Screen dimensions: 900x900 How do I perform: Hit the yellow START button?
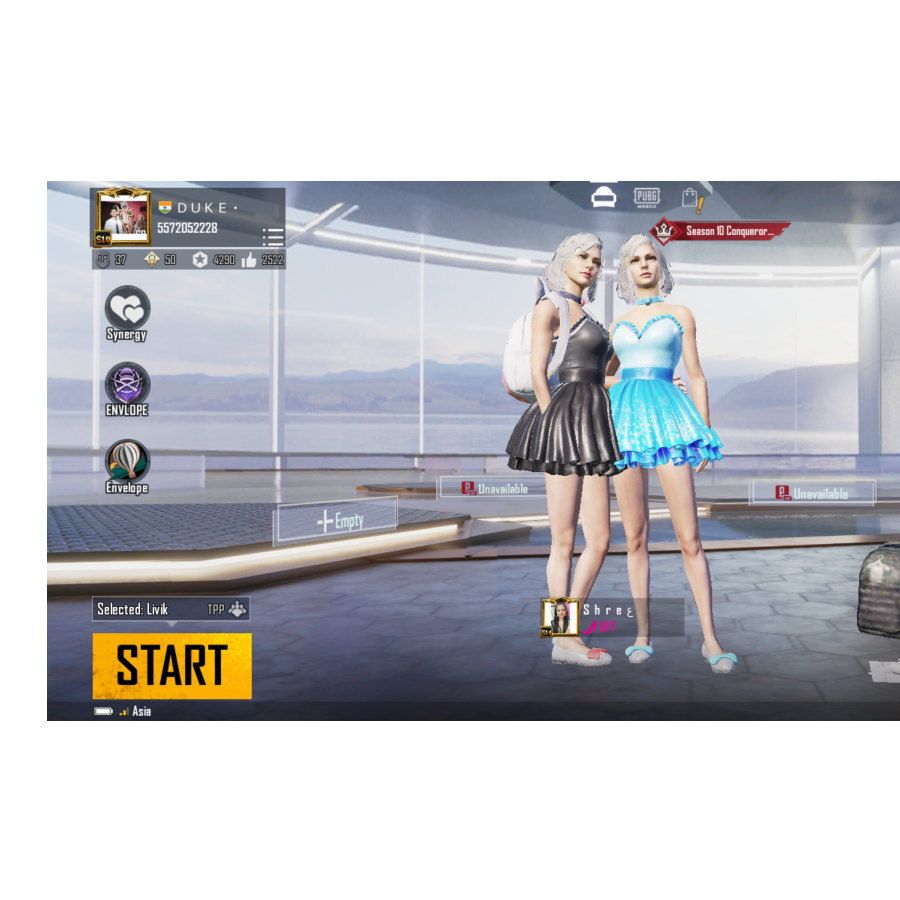[172, 666]
